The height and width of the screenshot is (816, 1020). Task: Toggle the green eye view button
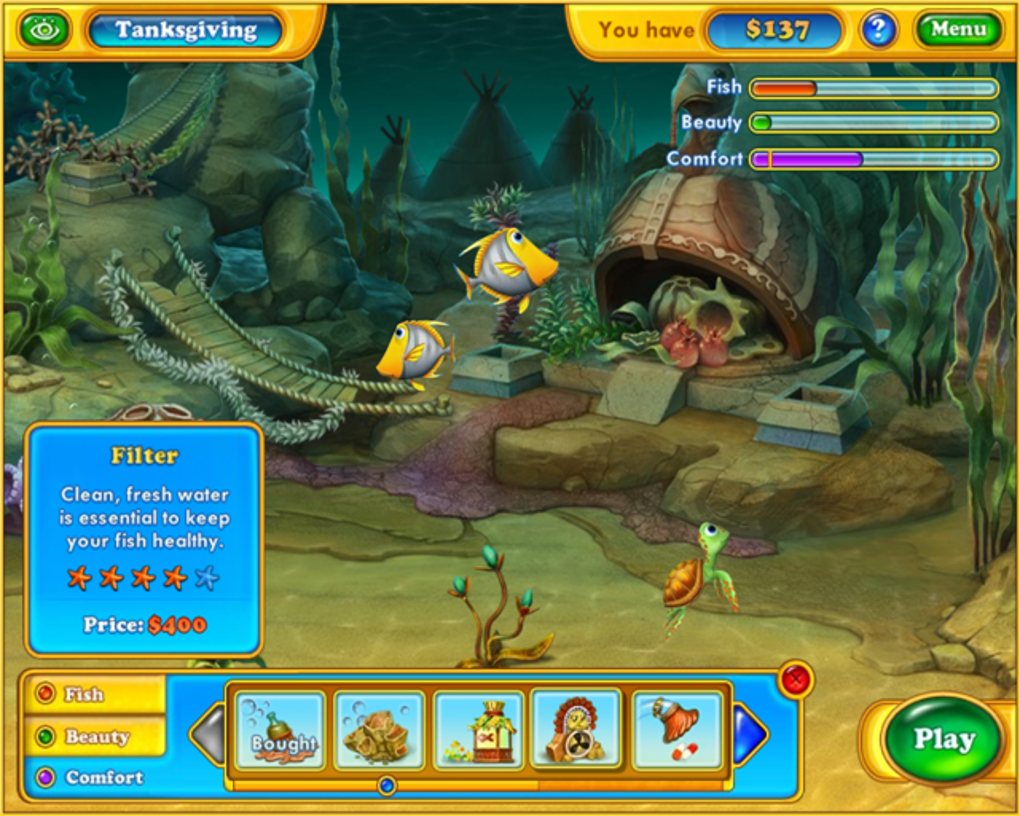click(45, 30)
